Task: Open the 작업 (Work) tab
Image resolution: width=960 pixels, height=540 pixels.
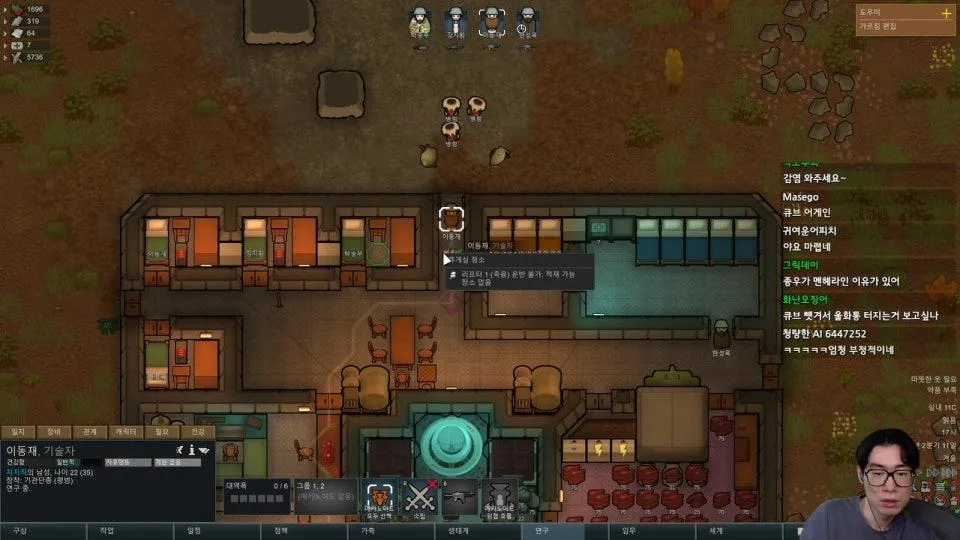Action: (107, 531)
